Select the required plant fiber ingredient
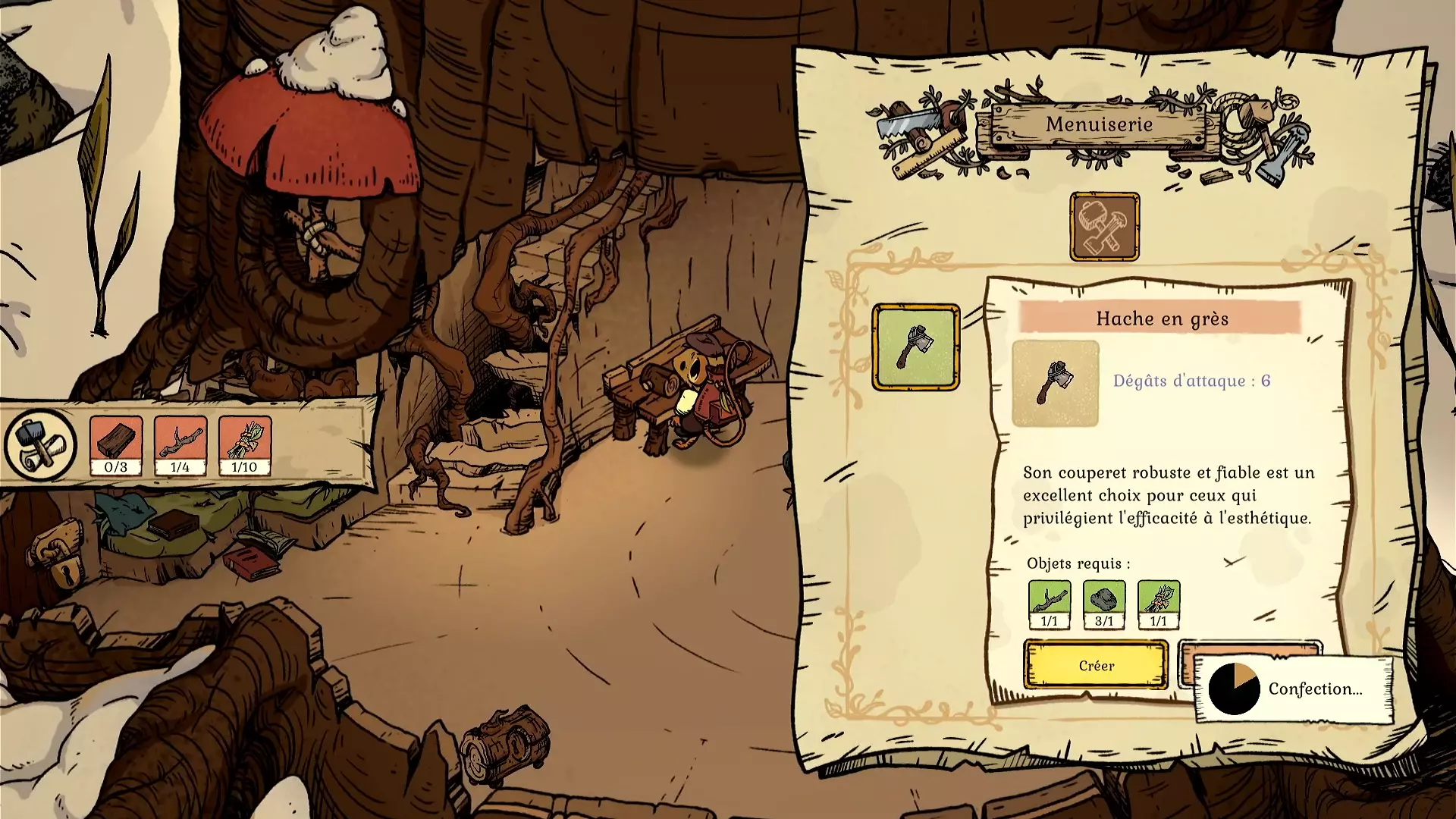Image resolution: width=1456 pixels, height=819 pixels. [x=1159, y=604]
